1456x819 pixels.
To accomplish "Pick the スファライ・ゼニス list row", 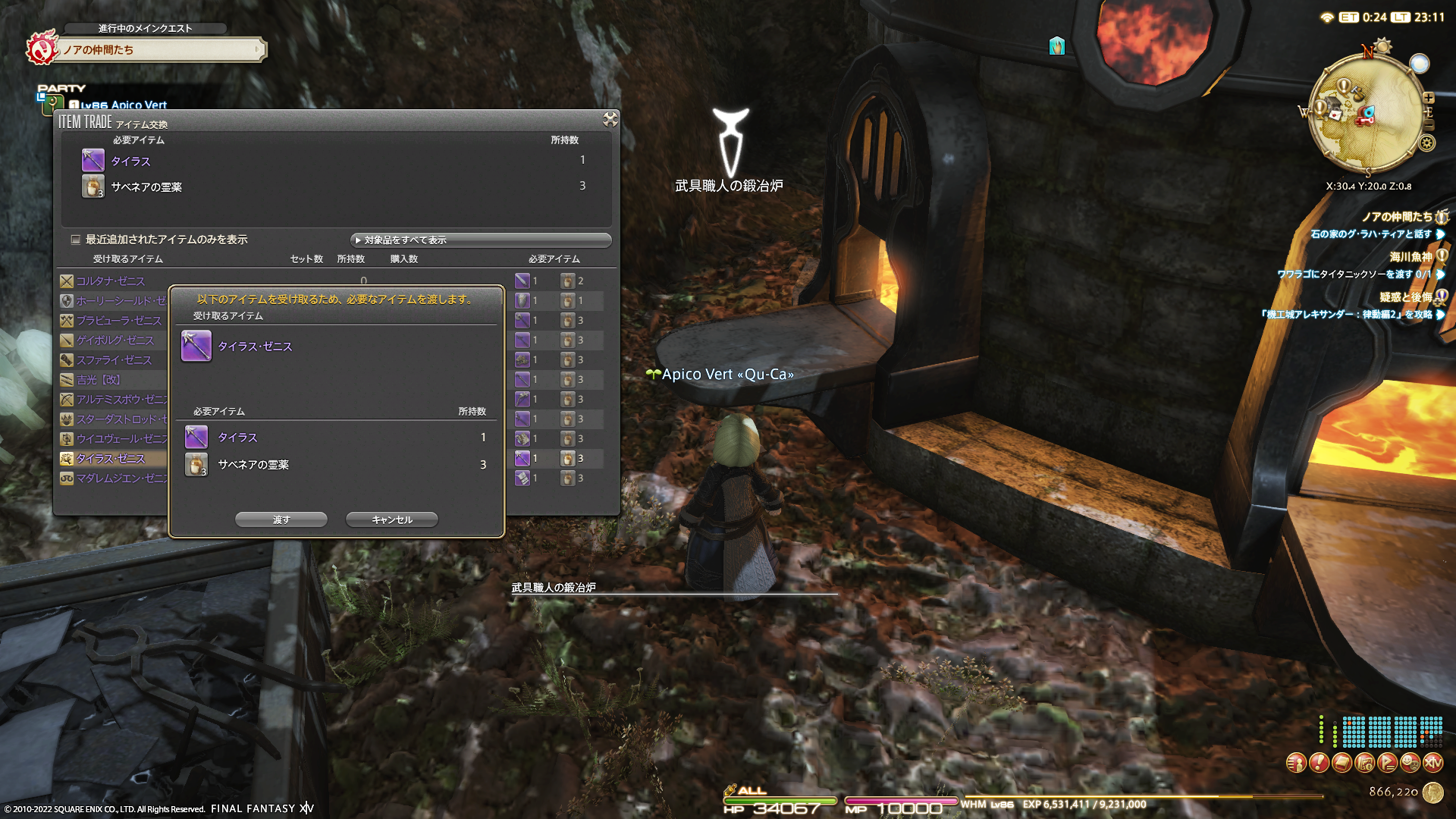I will [x=114, y=360].
